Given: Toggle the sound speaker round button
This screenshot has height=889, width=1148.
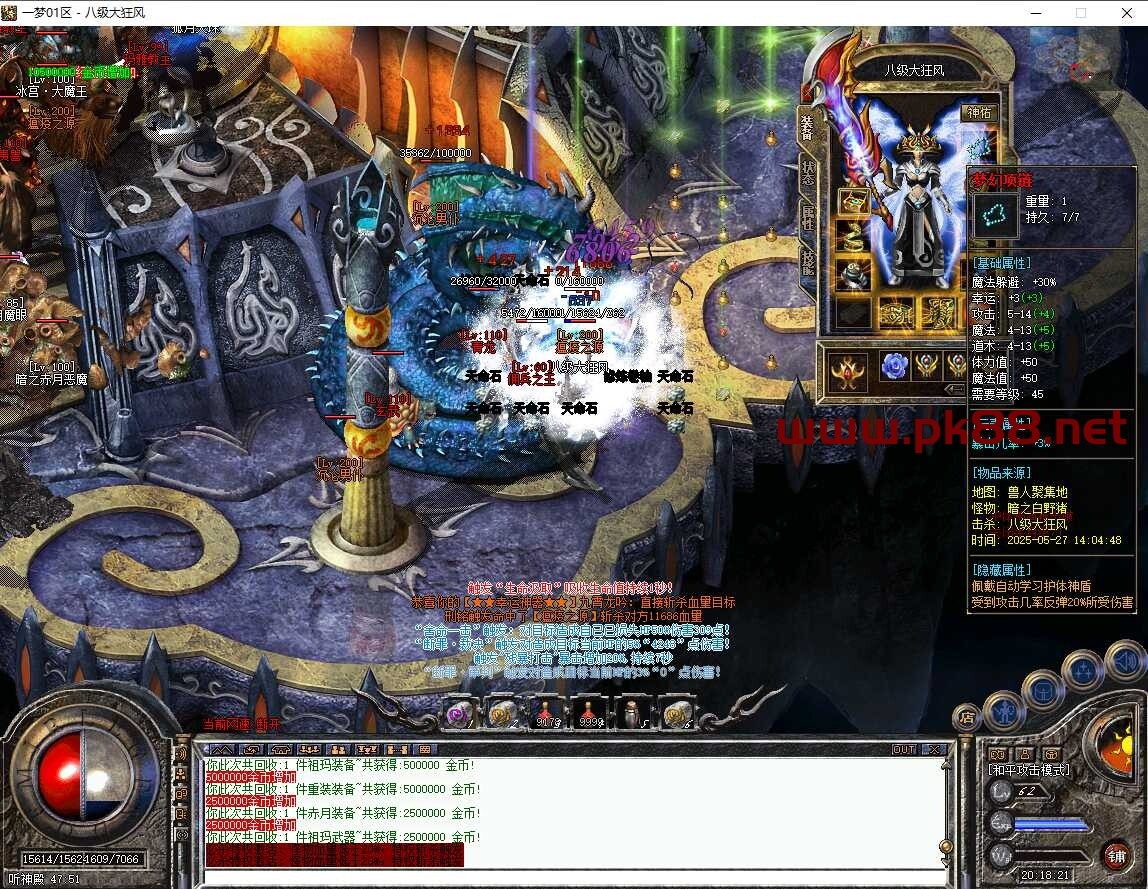Looking at the screenshot, I should point(1124,661).
